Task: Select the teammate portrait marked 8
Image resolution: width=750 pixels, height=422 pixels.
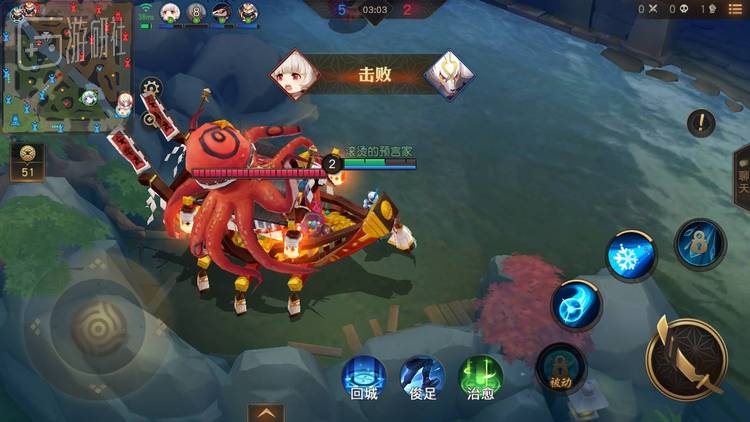Action: (196, 12)
